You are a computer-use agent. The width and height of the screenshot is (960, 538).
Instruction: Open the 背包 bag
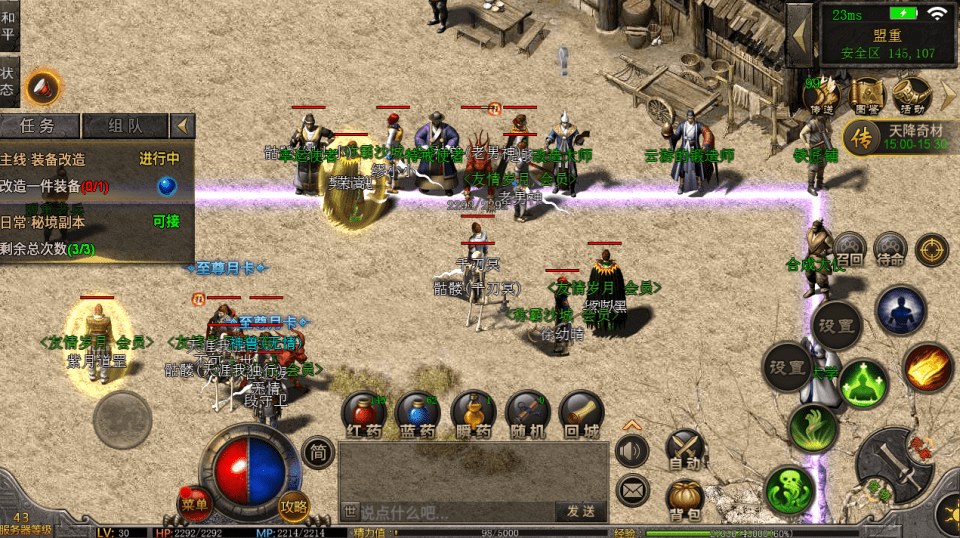pyautogui.click(x=686, y=499)
